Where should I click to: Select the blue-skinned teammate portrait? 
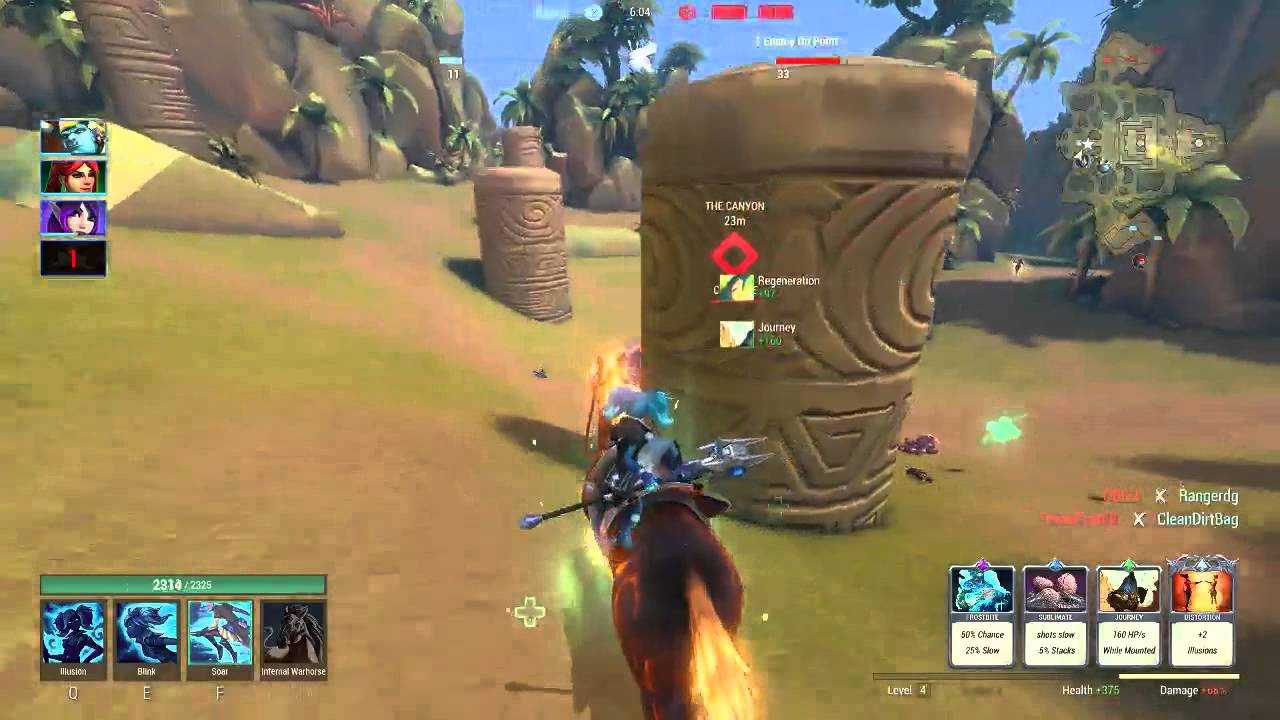tap(73, 137)
